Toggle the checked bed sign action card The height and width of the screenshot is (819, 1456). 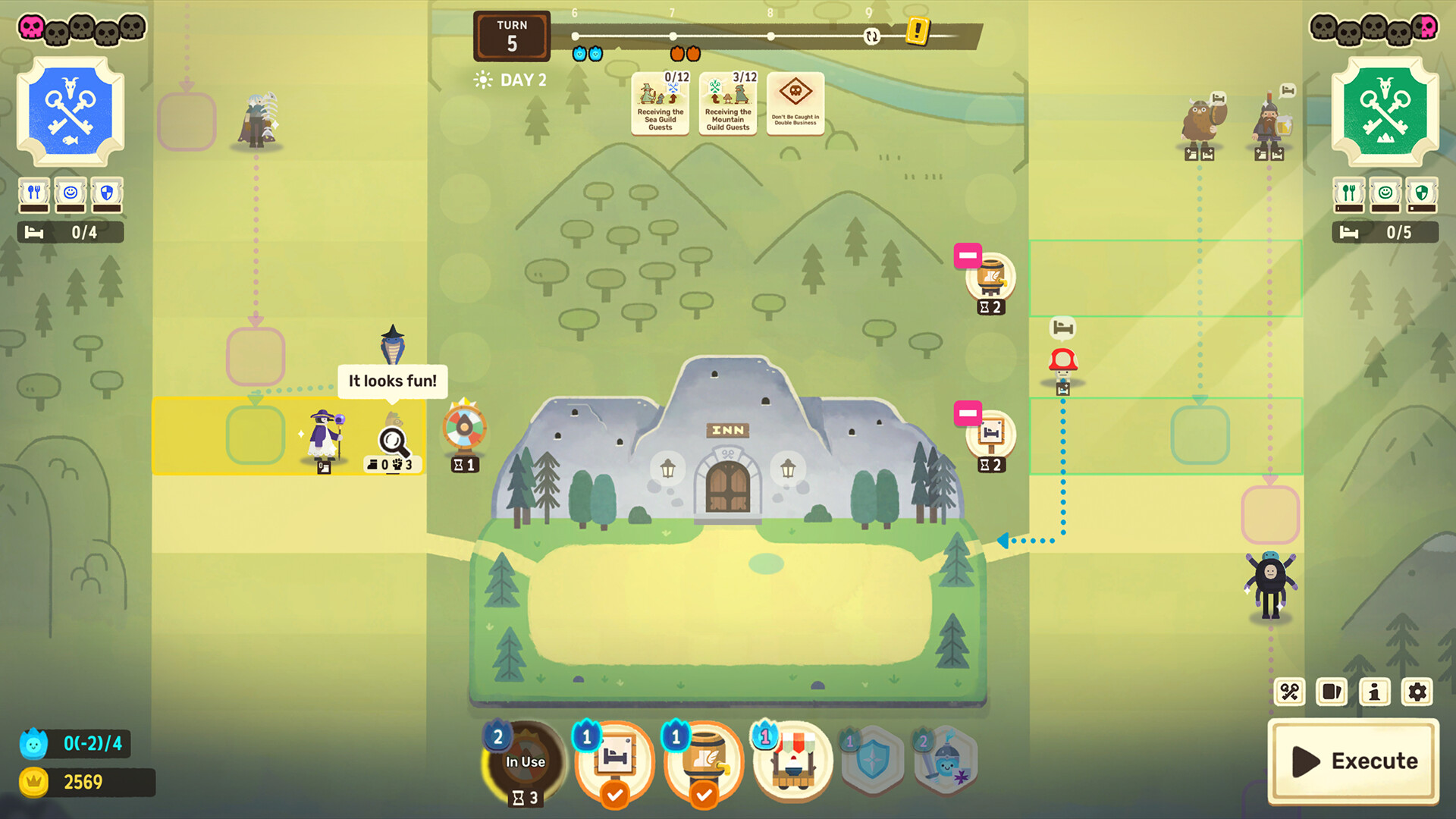point(615,762)
